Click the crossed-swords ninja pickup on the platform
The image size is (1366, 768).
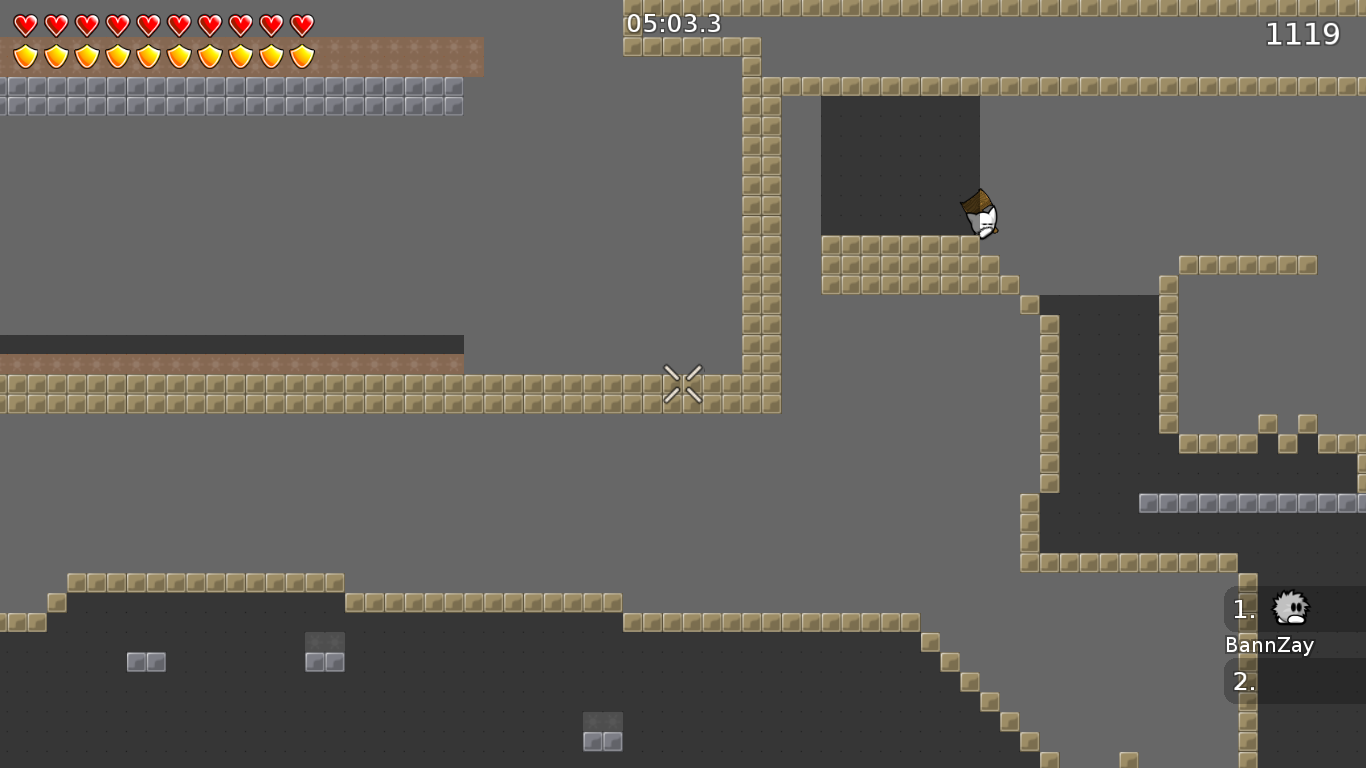(683, 385)
